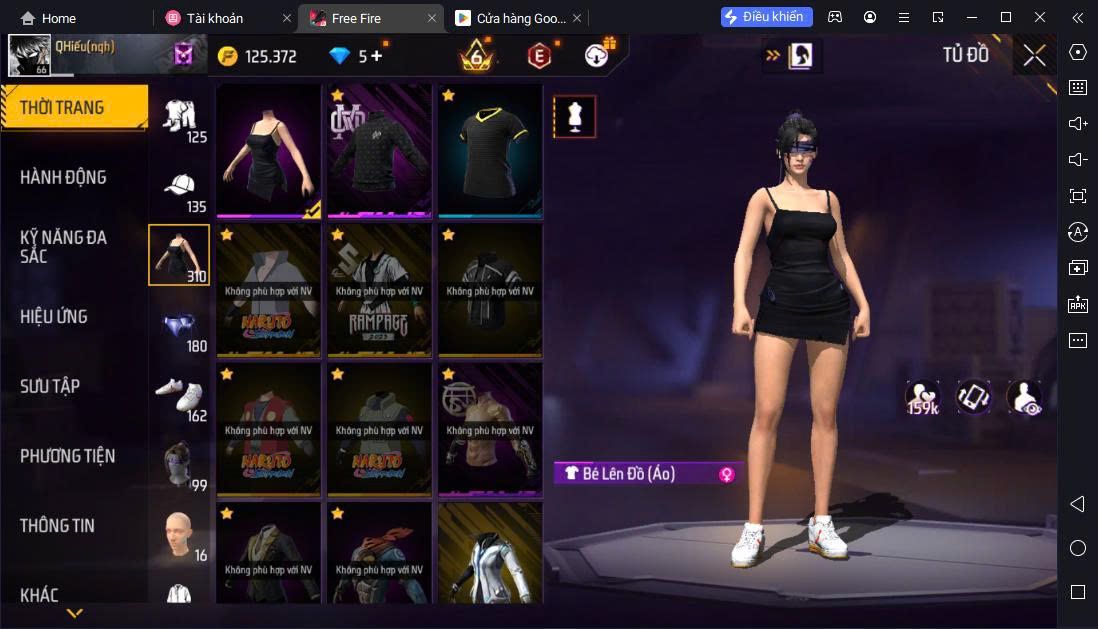
Task: Select the black dress top item
Action: (270, 150)
